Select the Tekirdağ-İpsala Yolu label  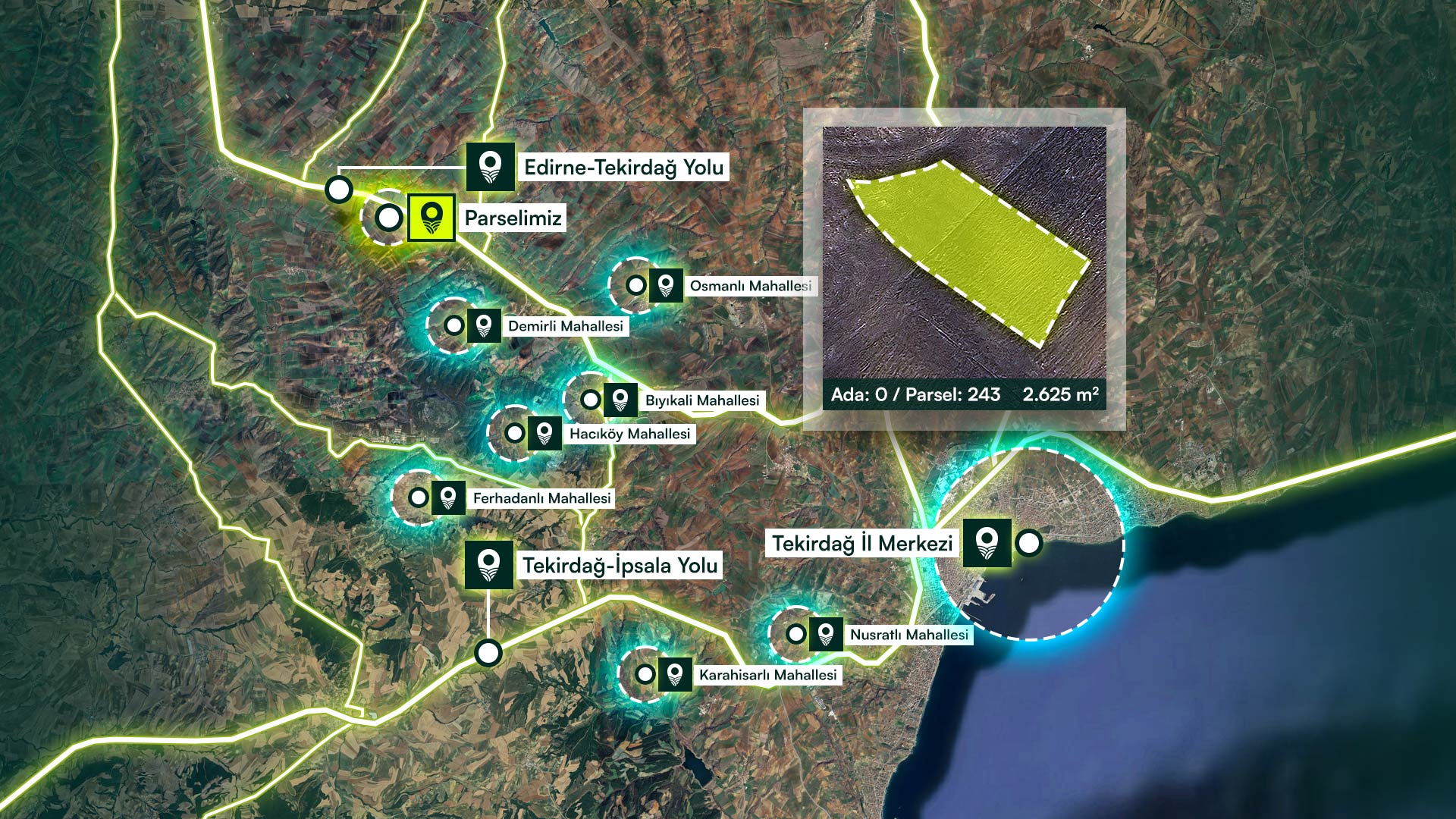[620, 566]
